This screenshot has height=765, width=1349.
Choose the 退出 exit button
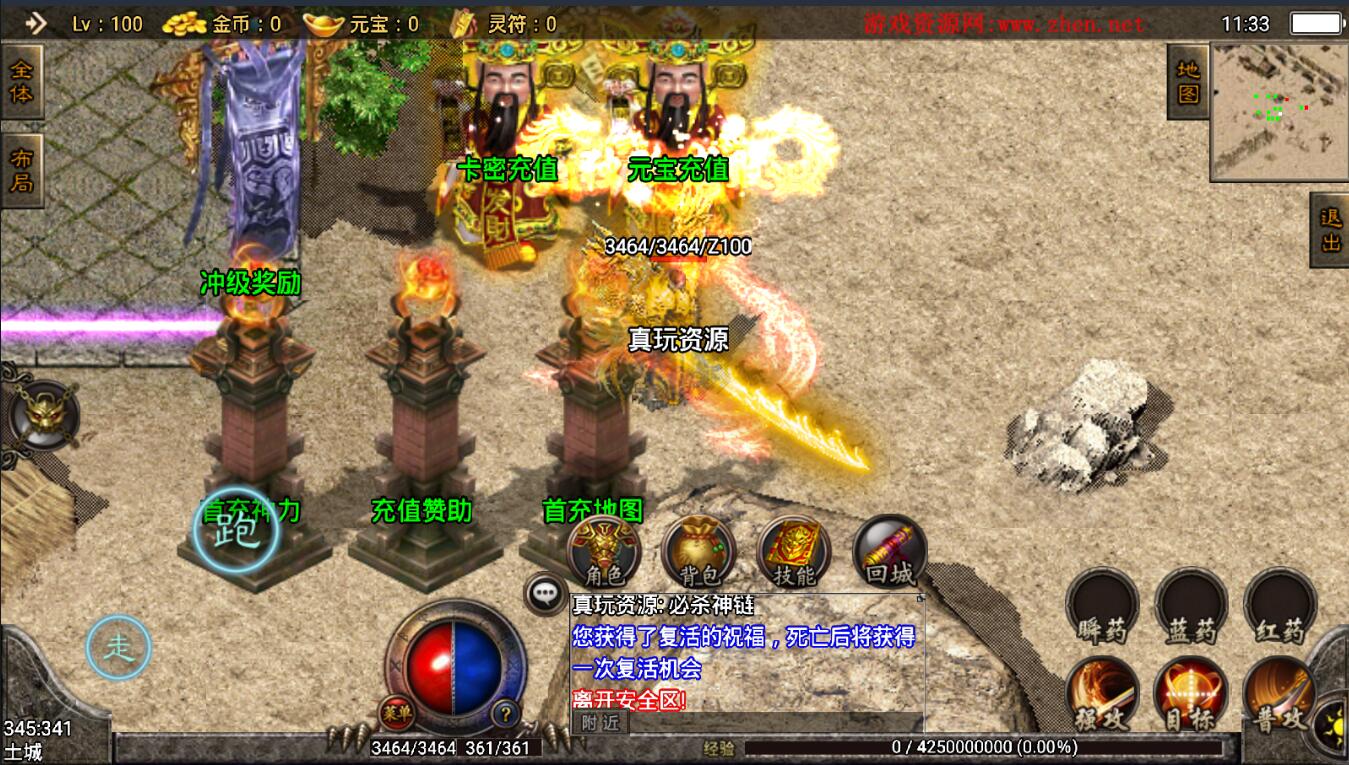point(1330,231)
